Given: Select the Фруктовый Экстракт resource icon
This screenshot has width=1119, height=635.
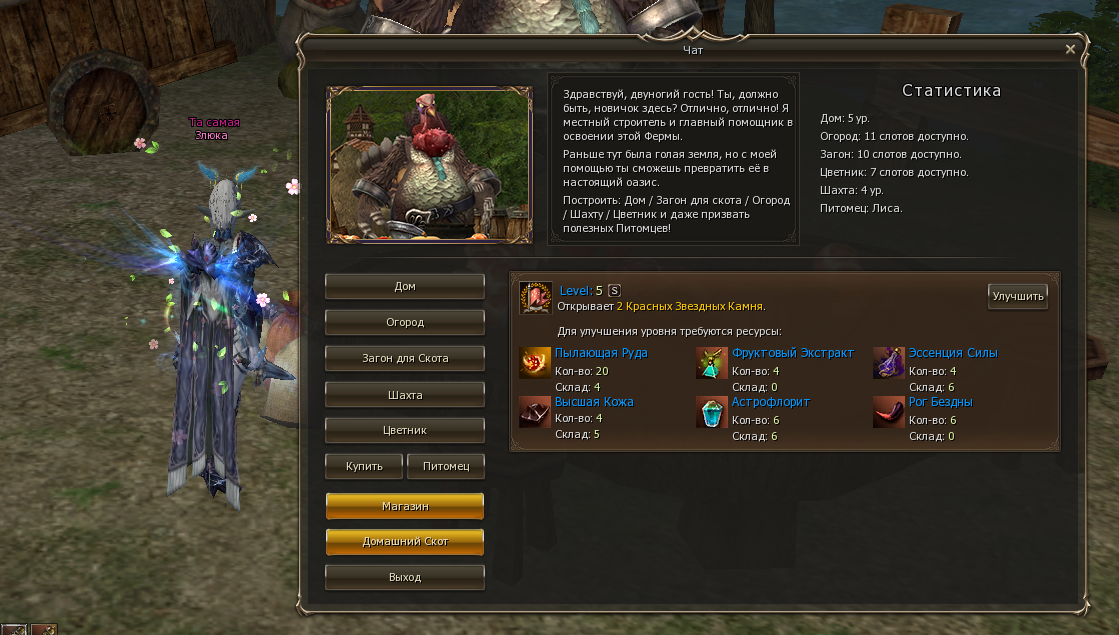Looking at the screenshot, I should (712, 363).
